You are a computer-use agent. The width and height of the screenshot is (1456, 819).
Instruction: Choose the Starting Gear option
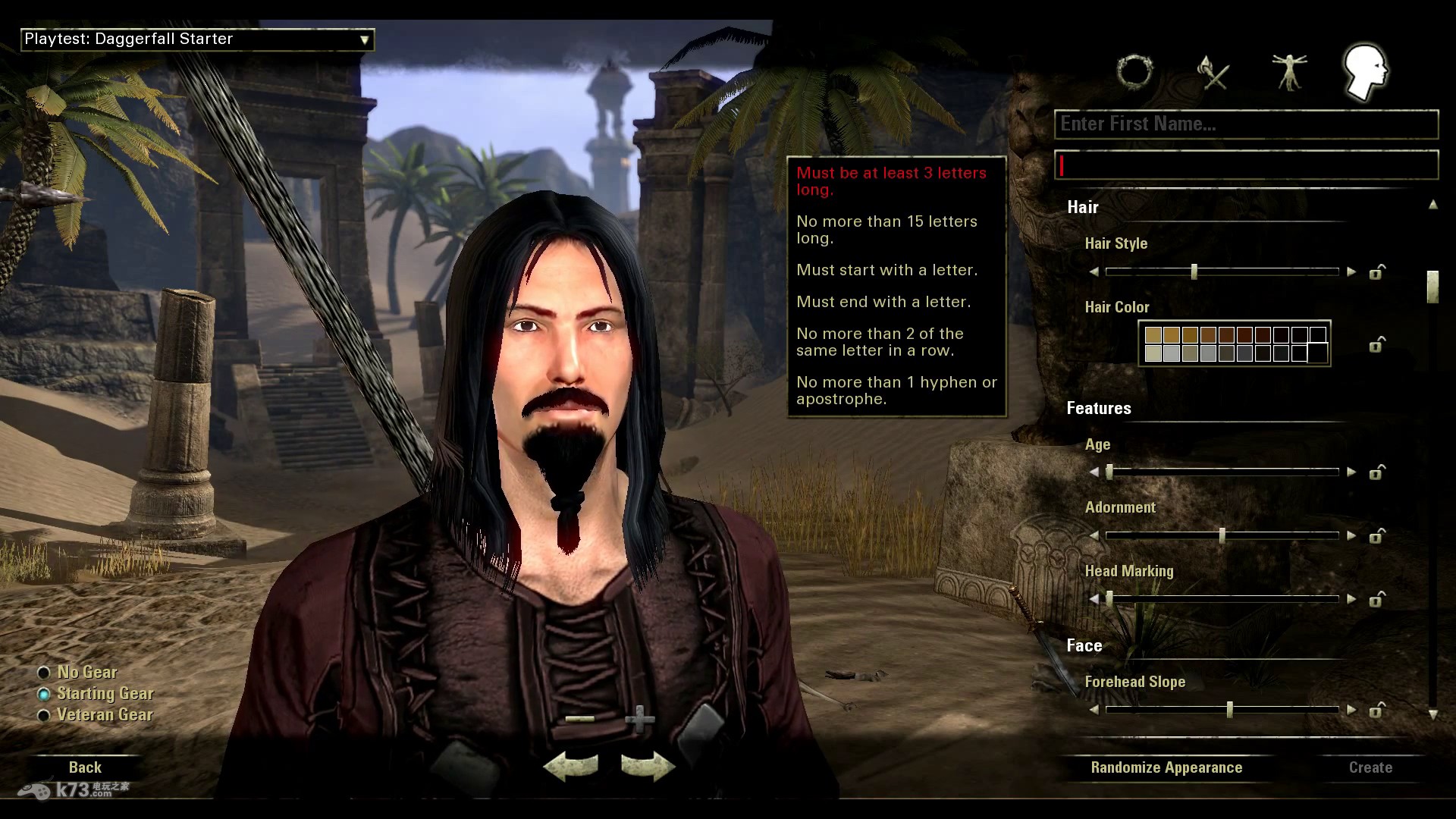[x=44, y=694]
